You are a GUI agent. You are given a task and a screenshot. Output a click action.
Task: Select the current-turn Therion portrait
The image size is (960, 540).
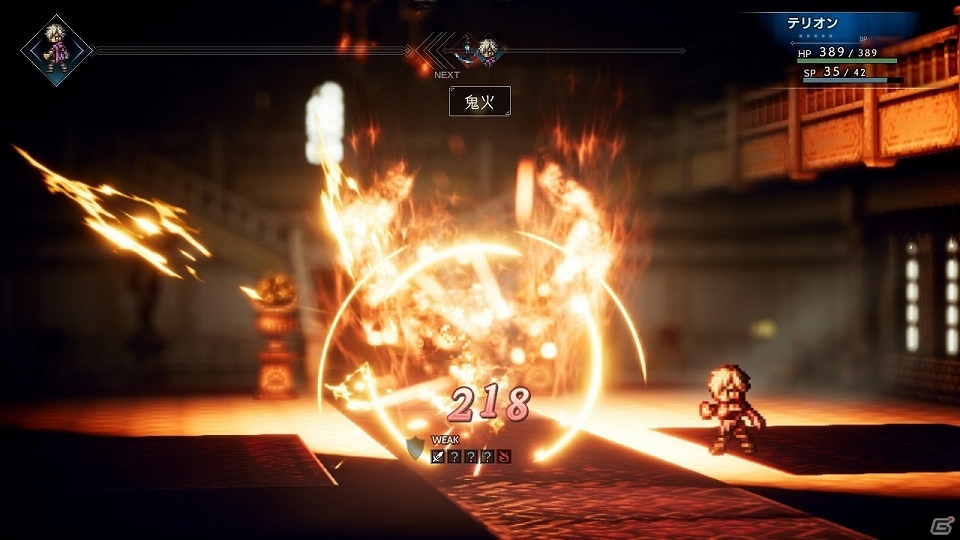pyautogui.click(x=56, y=49)
